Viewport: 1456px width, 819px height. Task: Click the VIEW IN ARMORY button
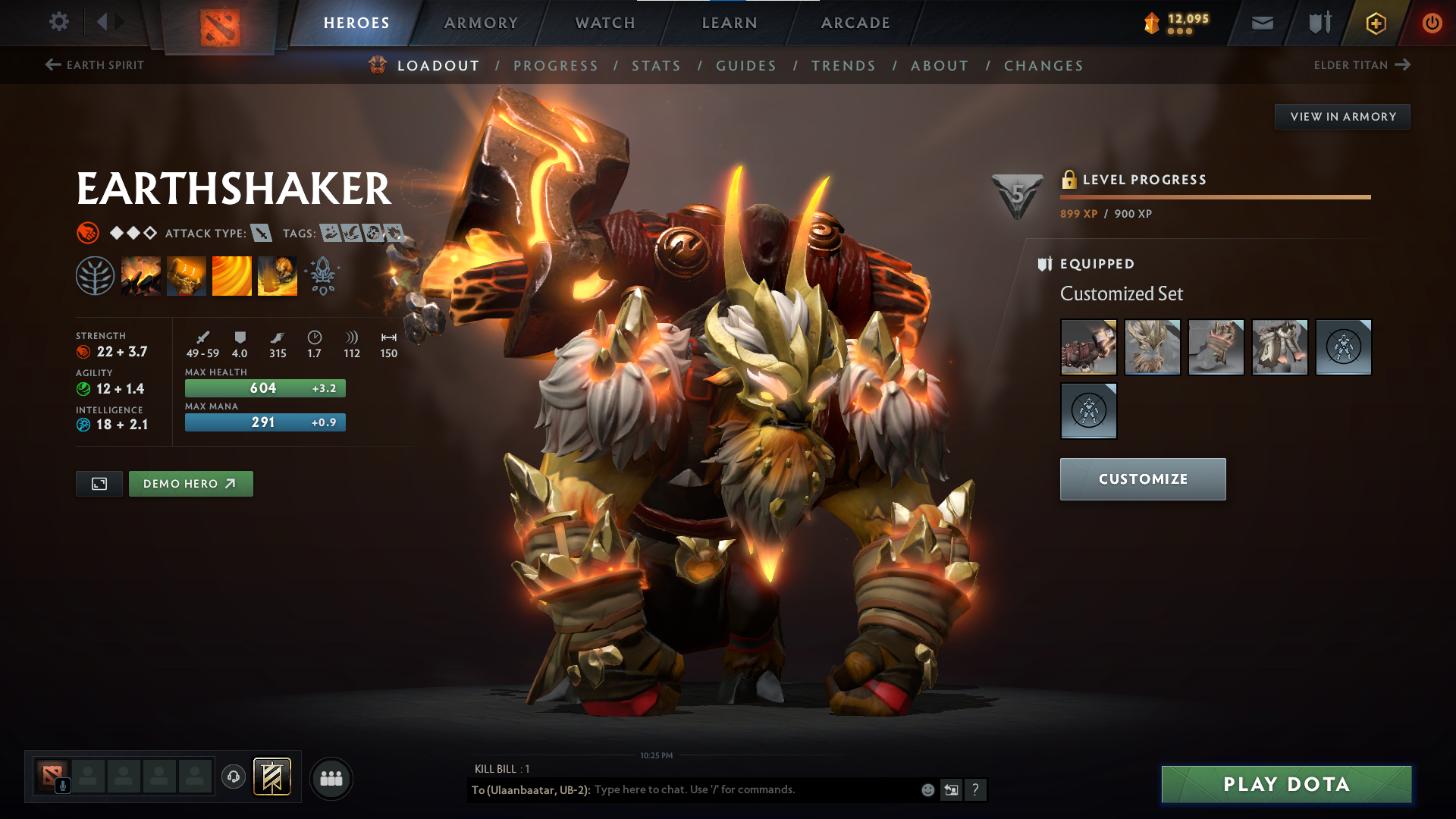click(x=1342, y=116)
